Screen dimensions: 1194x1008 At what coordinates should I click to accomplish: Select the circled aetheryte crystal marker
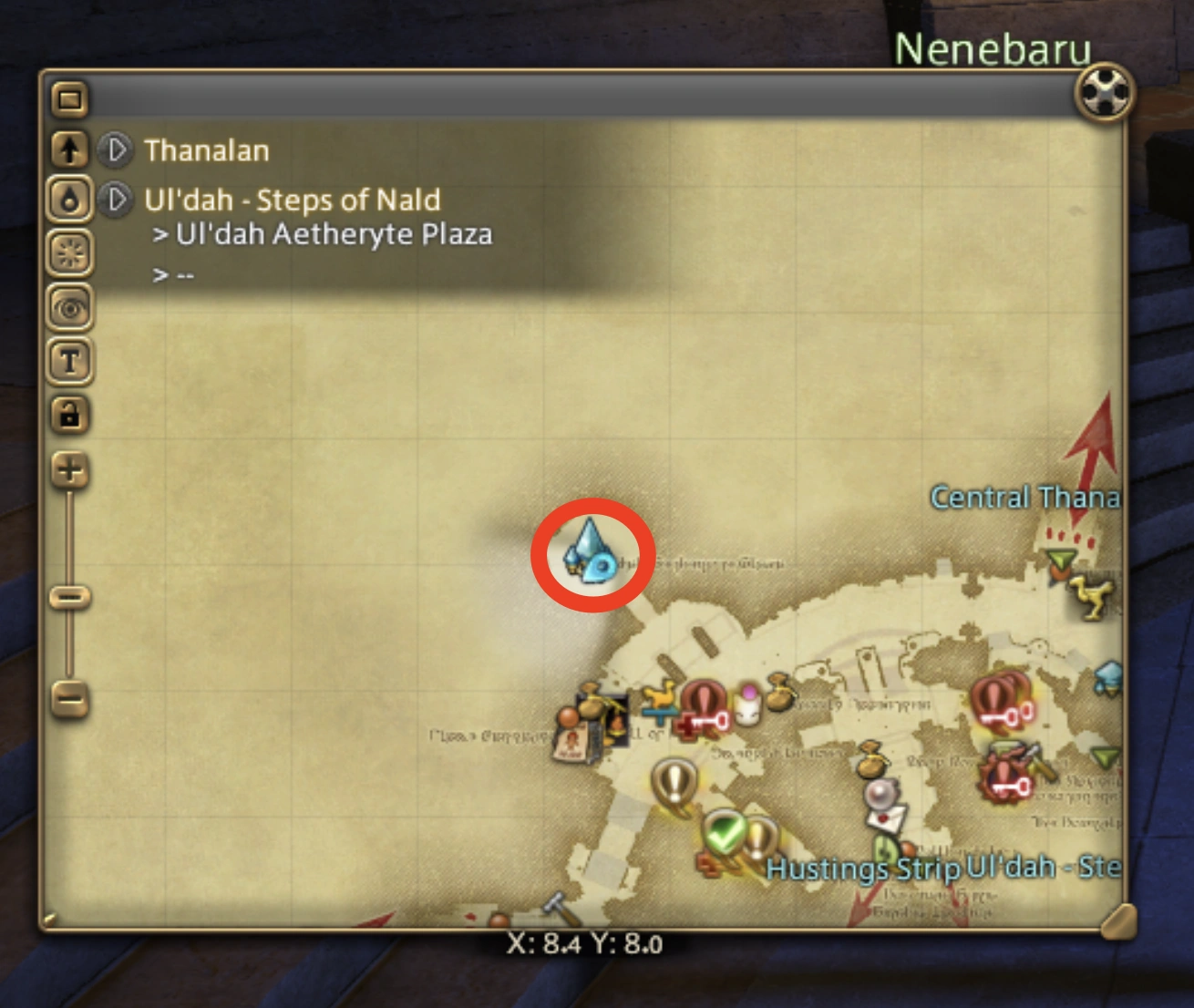click(591, 550)
